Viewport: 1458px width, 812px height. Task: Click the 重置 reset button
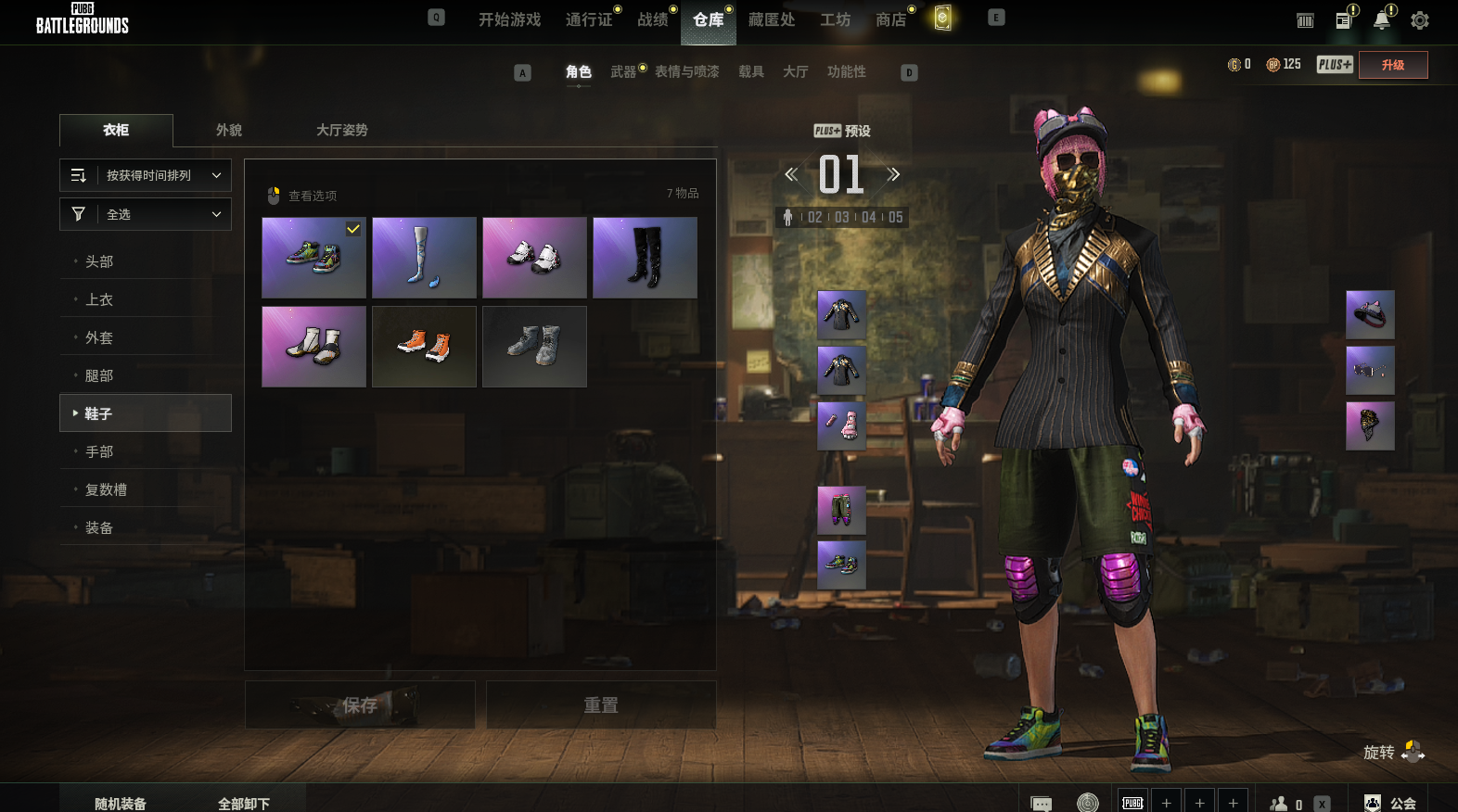600,705
